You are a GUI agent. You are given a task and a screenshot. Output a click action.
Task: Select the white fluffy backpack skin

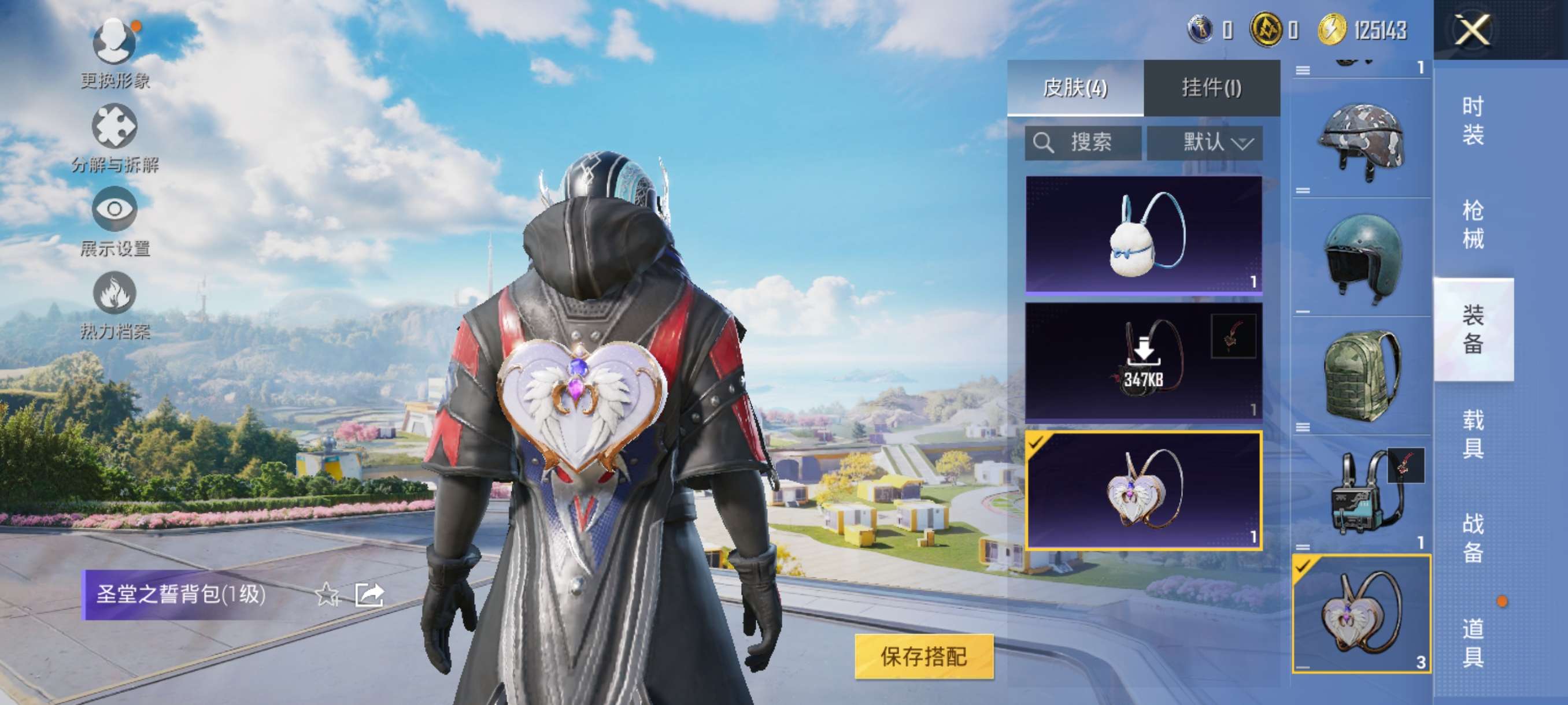click(x=1143, y=234)
